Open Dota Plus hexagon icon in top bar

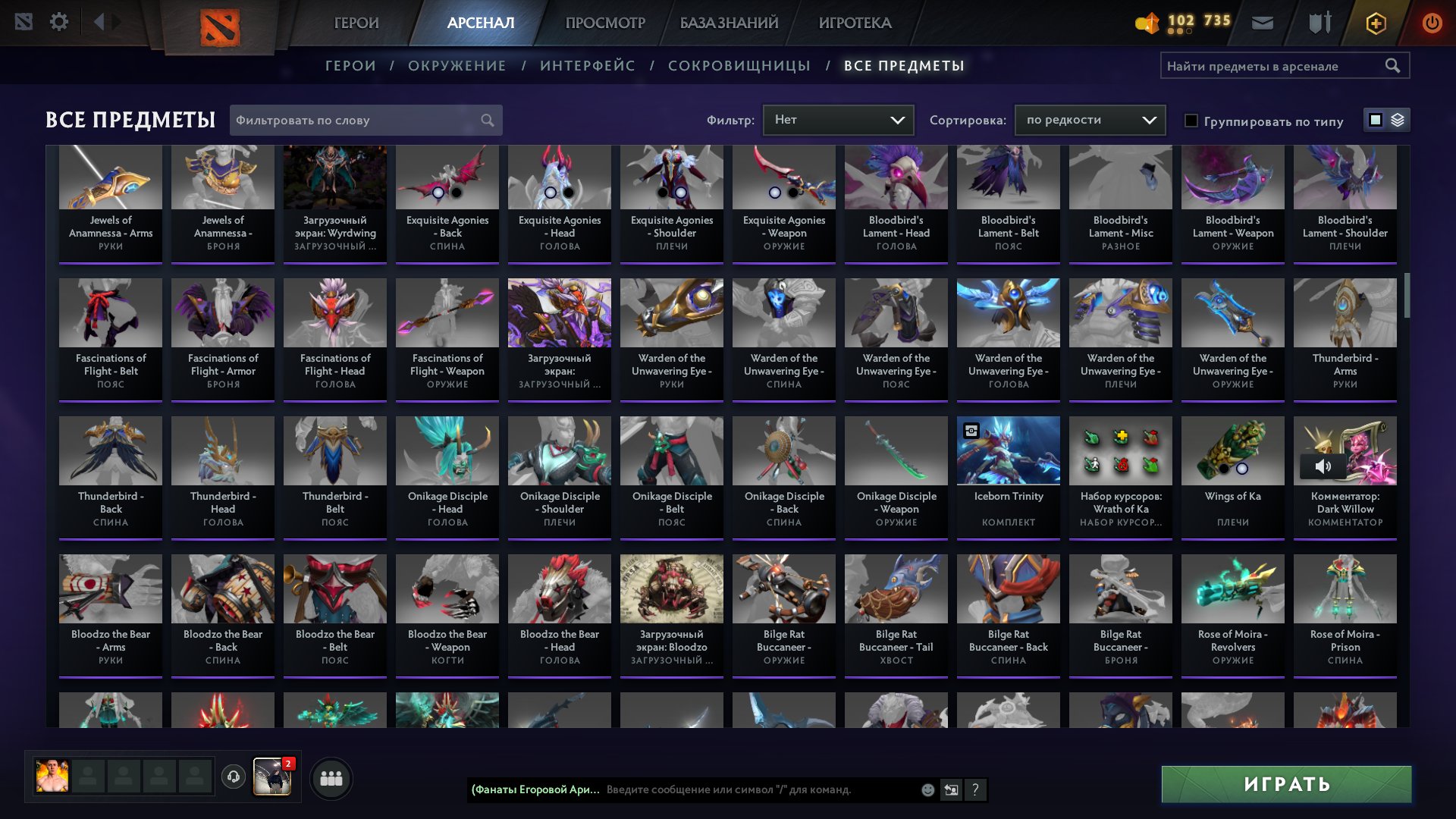point(1376,22)
